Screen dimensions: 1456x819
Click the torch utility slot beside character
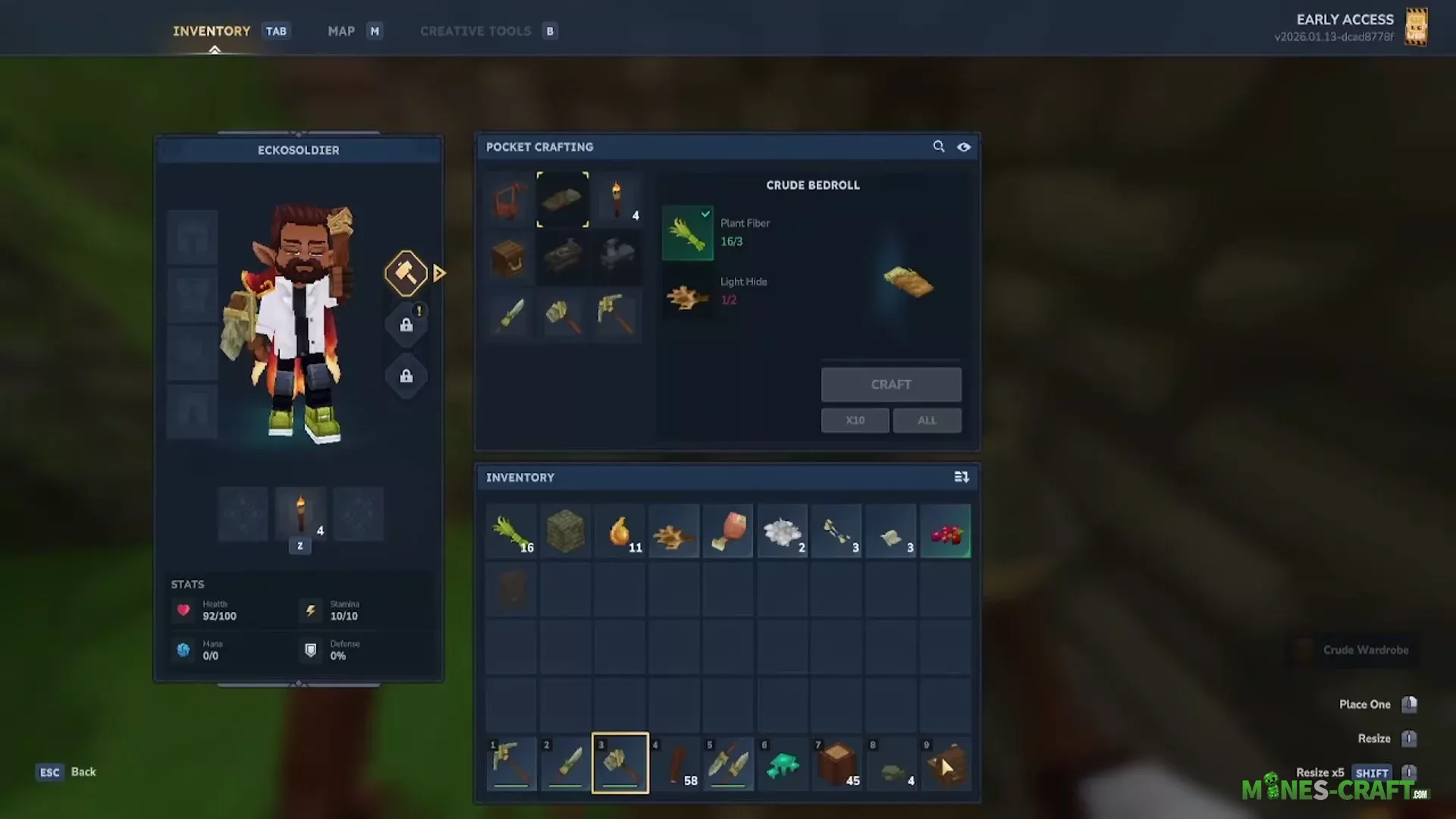[x=300, y=515]
